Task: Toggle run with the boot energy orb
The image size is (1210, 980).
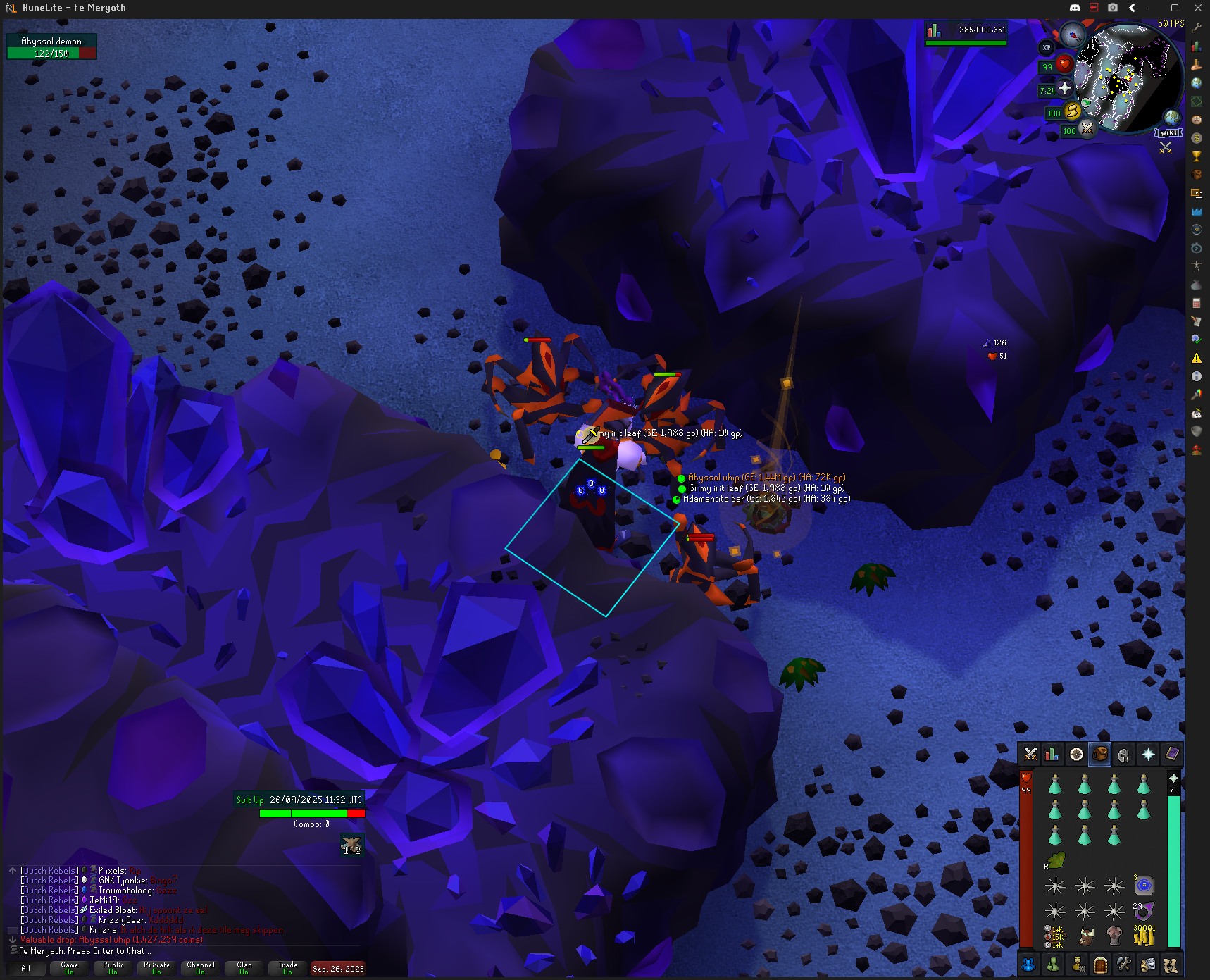Action: click(1072, 111)
